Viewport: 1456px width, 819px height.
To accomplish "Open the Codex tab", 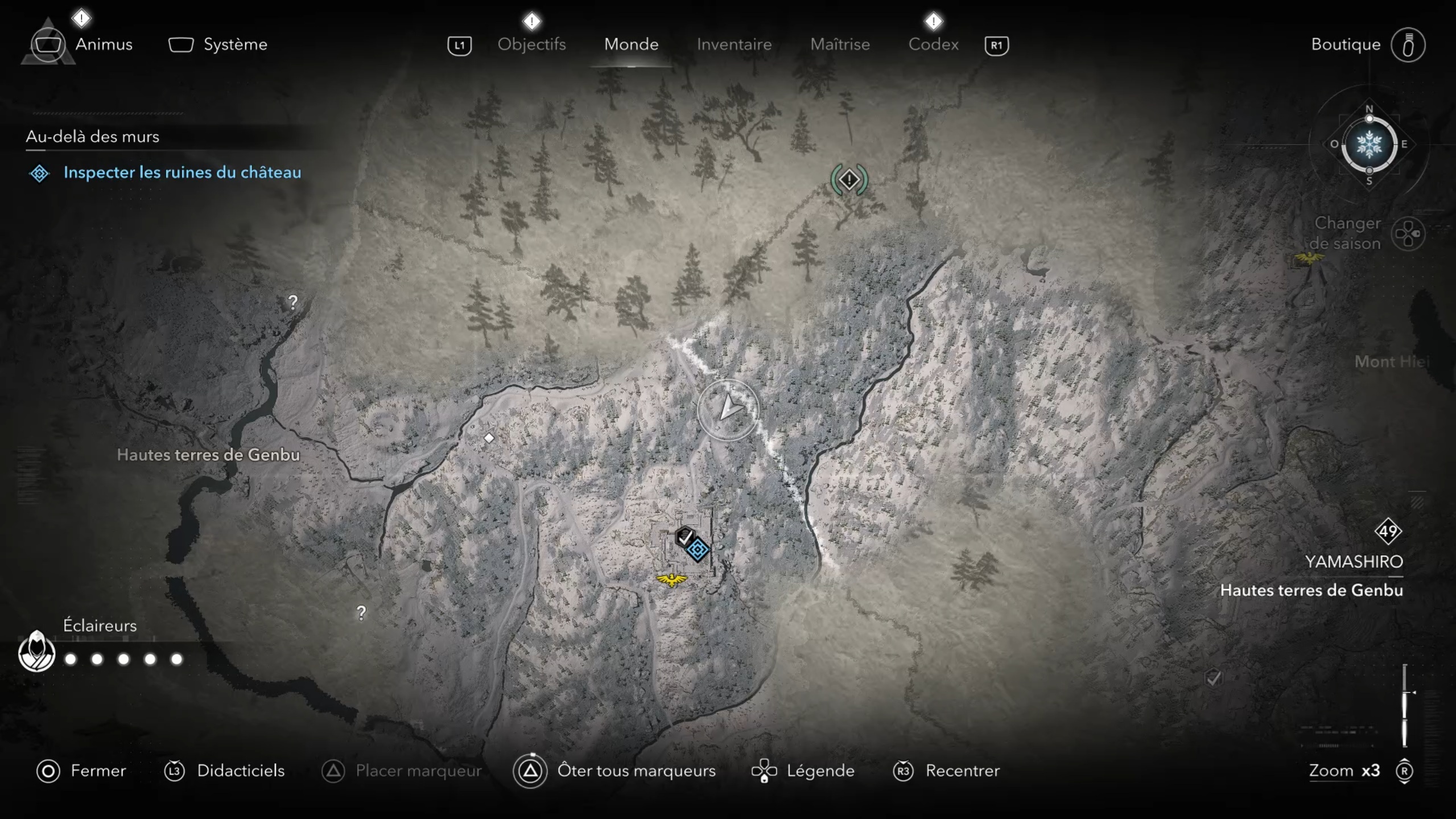I will click(x=933, y=44).
